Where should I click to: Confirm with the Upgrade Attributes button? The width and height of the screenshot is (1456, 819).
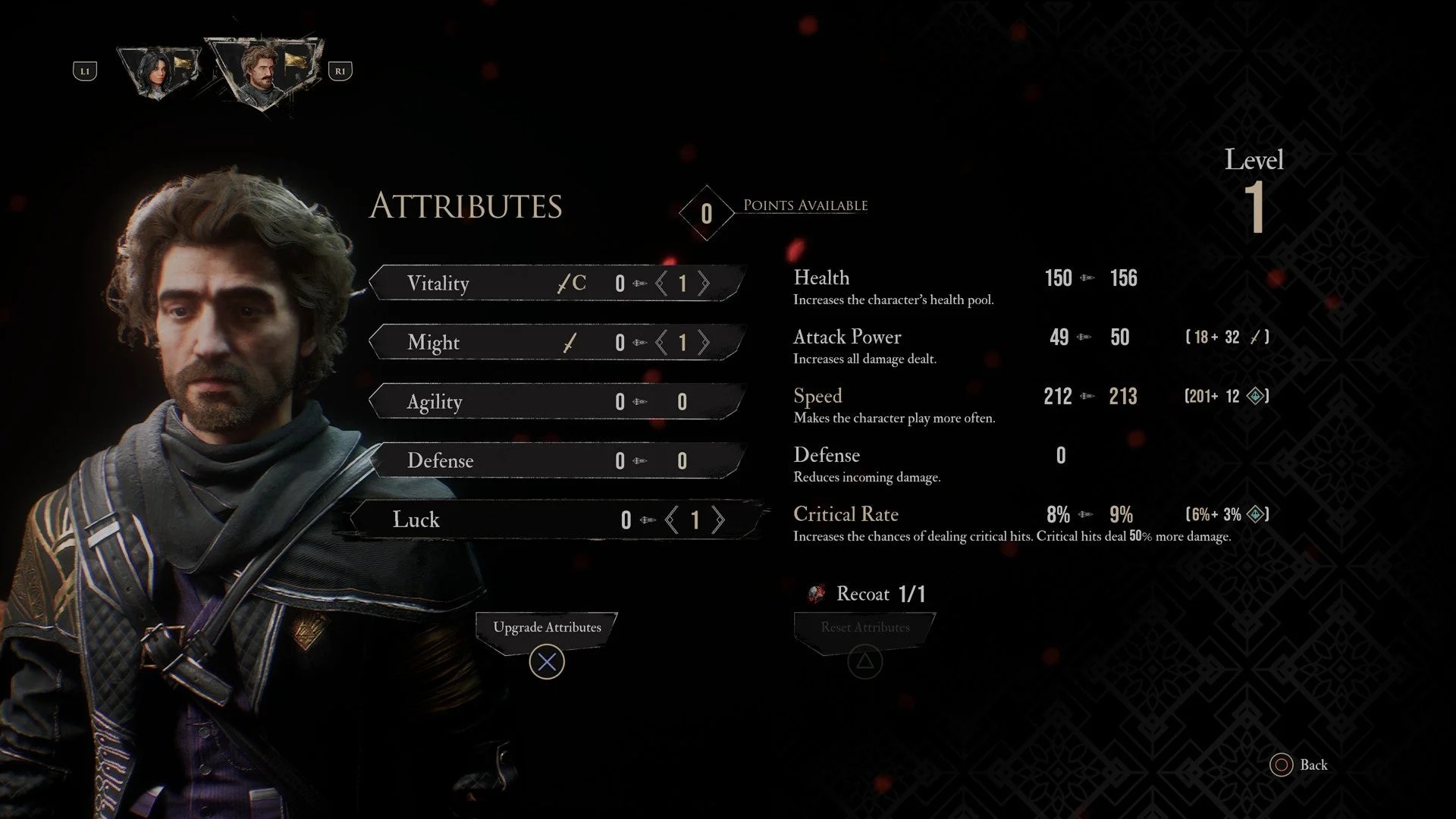[x=547, y=628]
